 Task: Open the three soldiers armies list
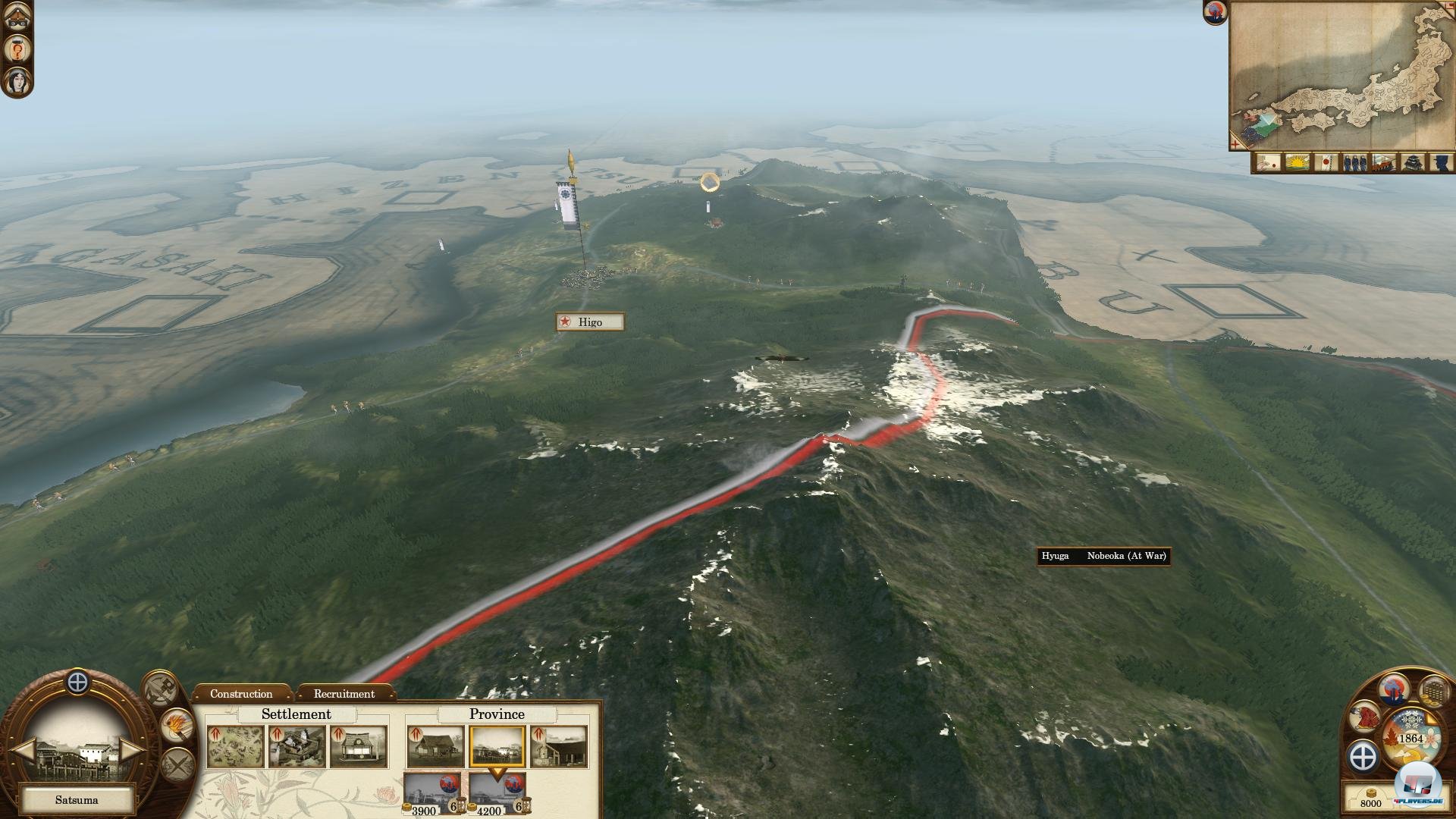click(x=1354, y=162)
